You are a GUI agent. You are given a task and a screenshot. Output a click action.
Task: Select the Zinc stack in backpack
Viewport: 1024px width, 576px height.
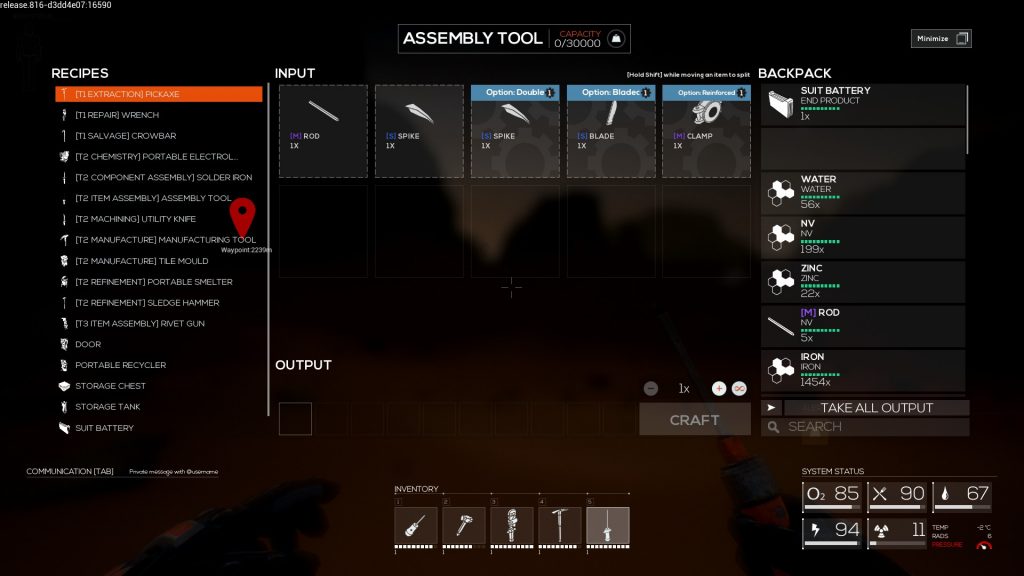[863, 282]
